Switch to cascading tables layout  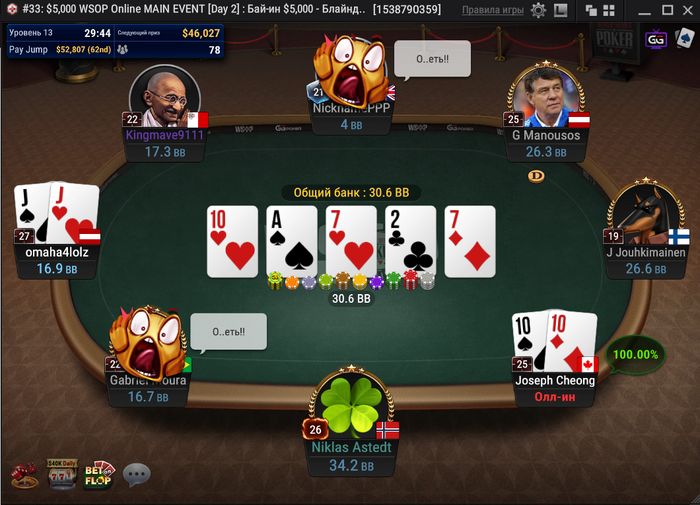pyautogui.click(x=590, y=10)
